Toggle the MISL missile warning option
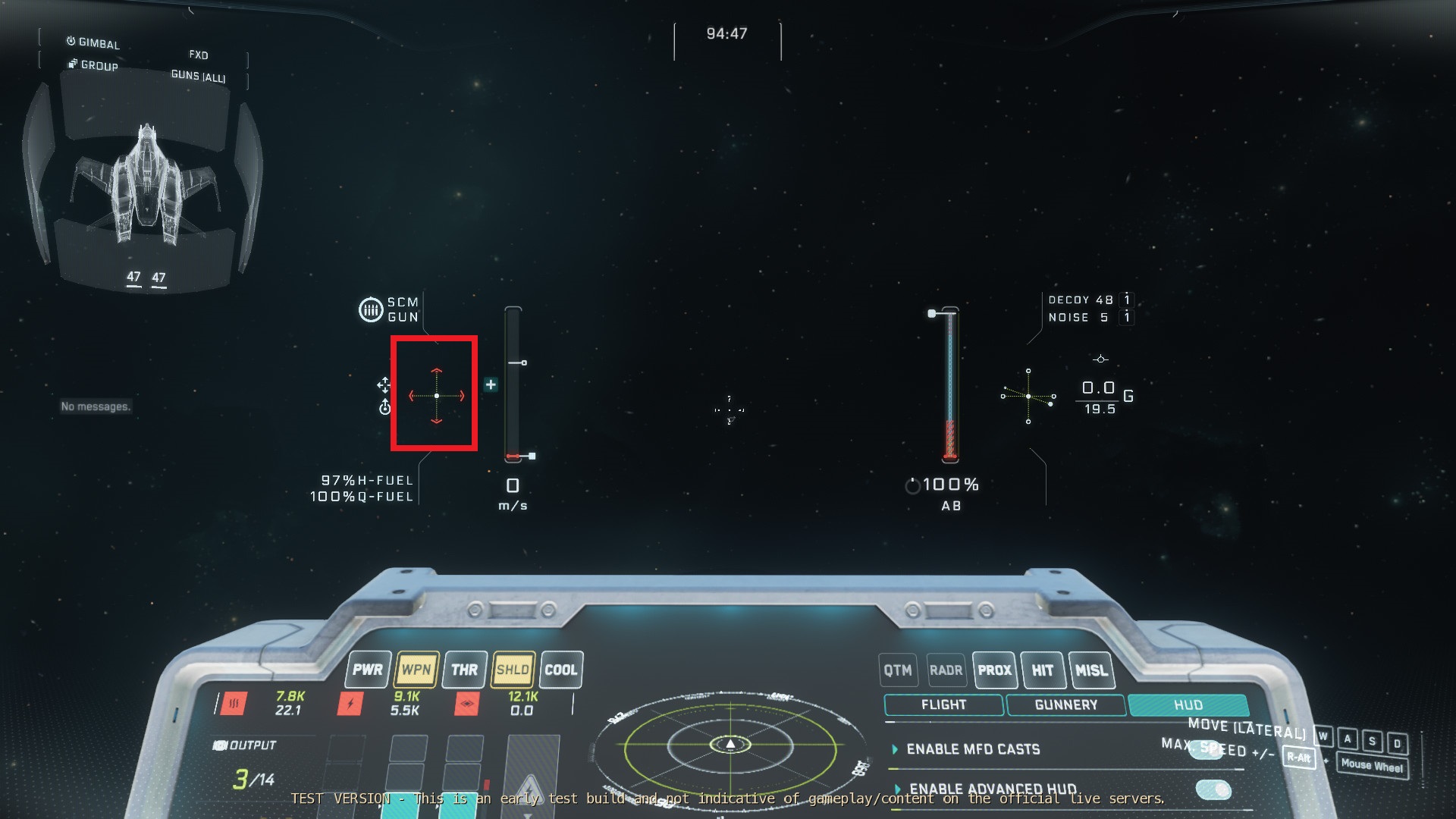 click(x=1092, y=670)
